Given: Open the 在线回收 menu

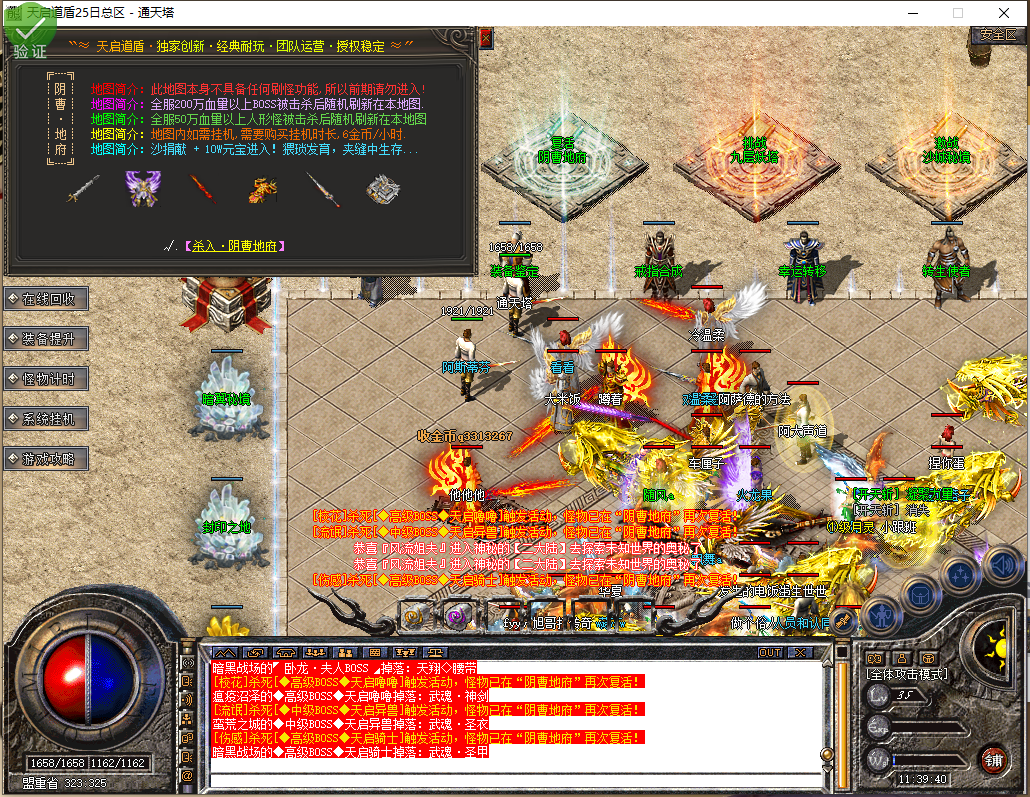Looking at the screenshot, I should (48, 299).
